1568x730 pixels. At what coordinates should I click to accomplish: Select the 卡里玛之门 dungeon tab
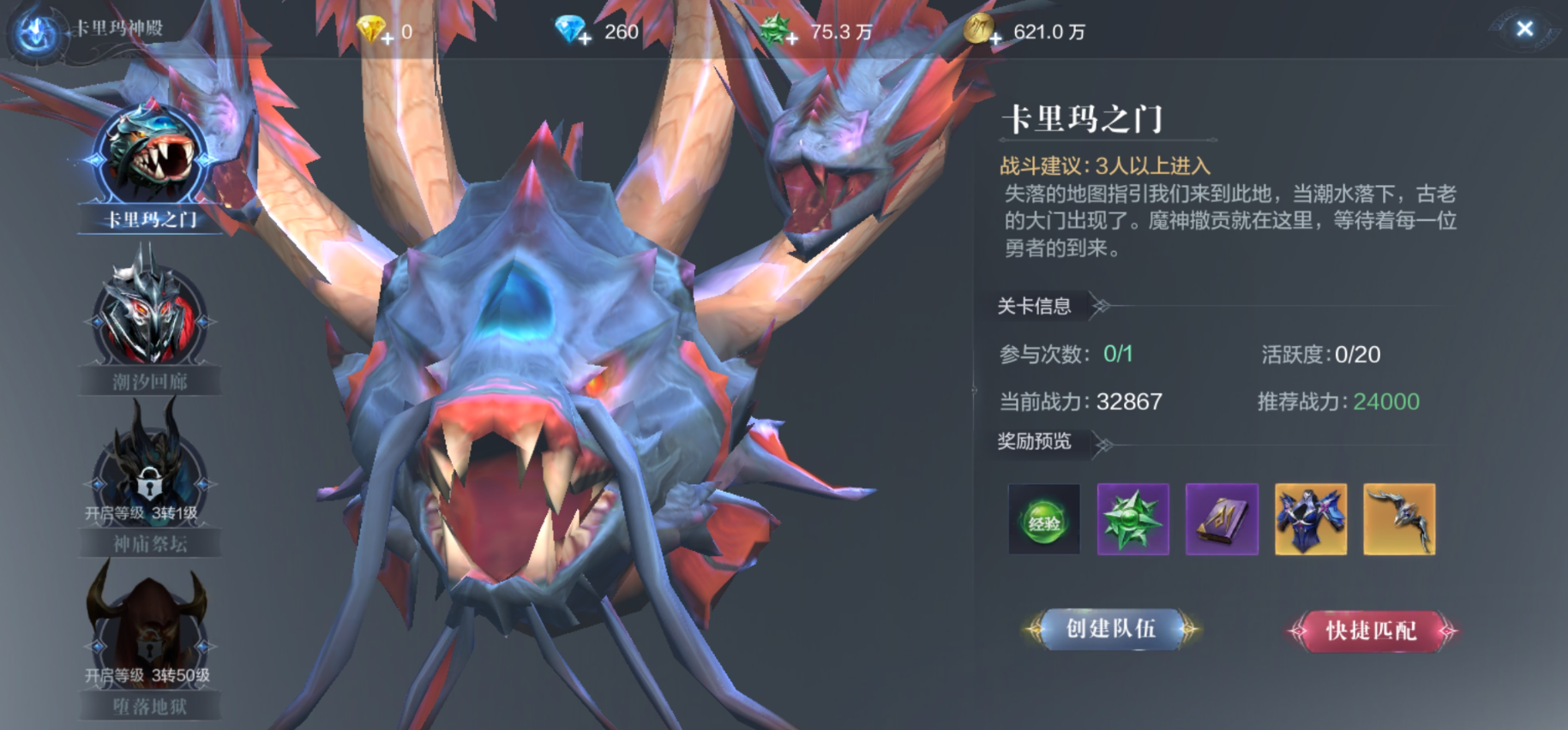(151, 167)
